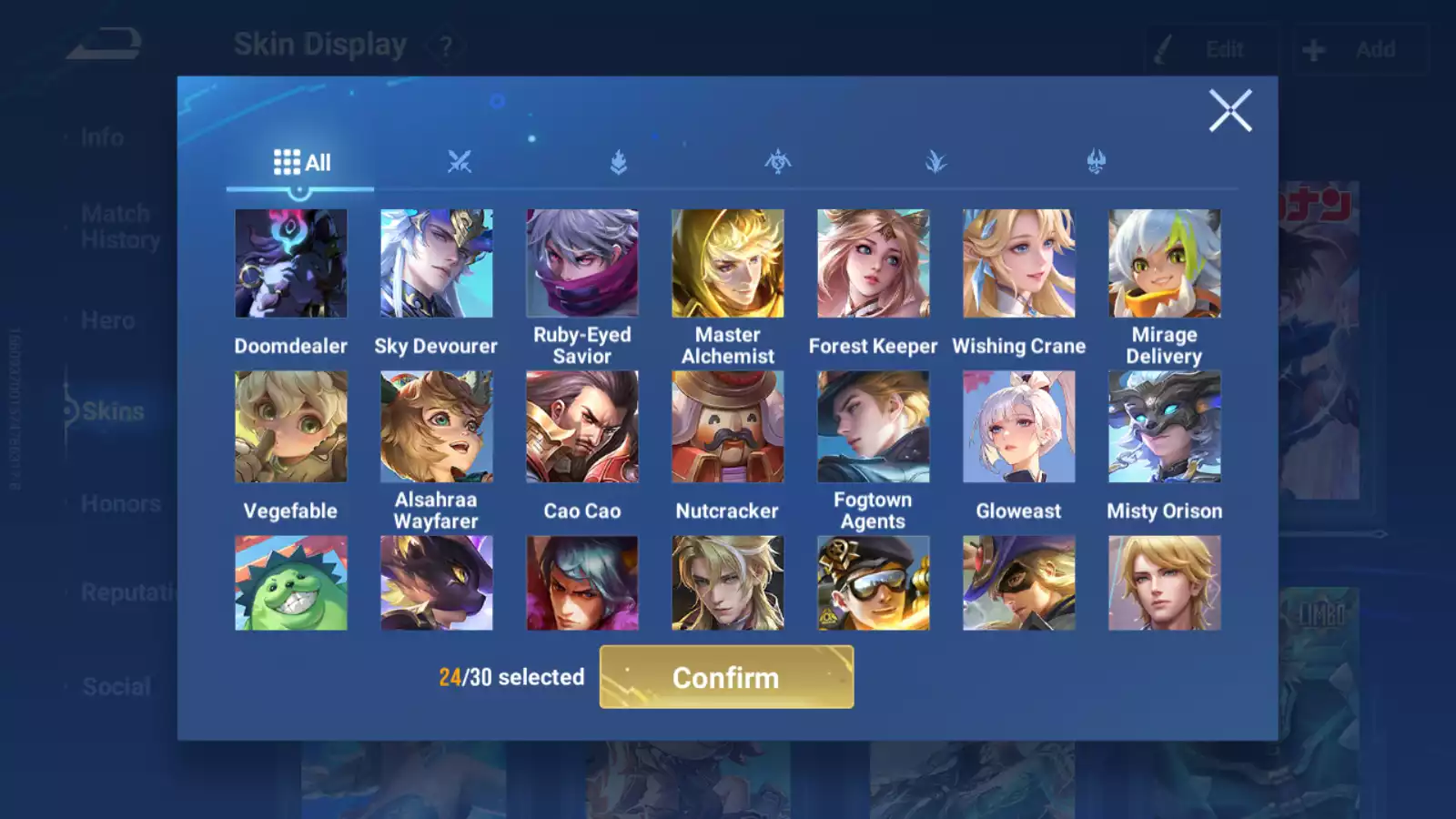Open Match History from the sidebar
This screenshot has height=819, width=1456.
click(x=116, y=226)
